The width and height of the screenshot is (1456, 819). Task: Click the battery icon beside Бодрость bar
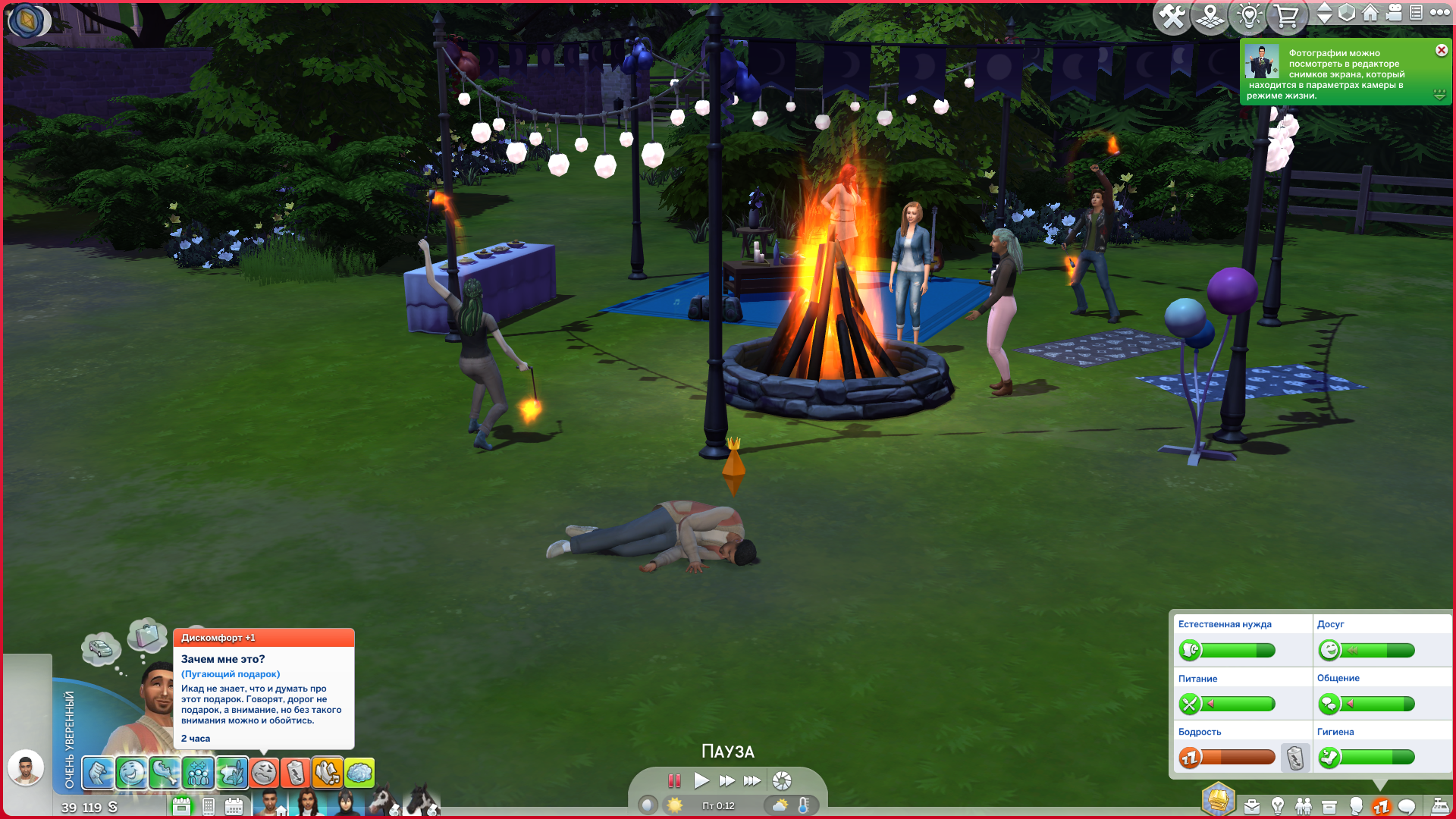point(1295,757)
